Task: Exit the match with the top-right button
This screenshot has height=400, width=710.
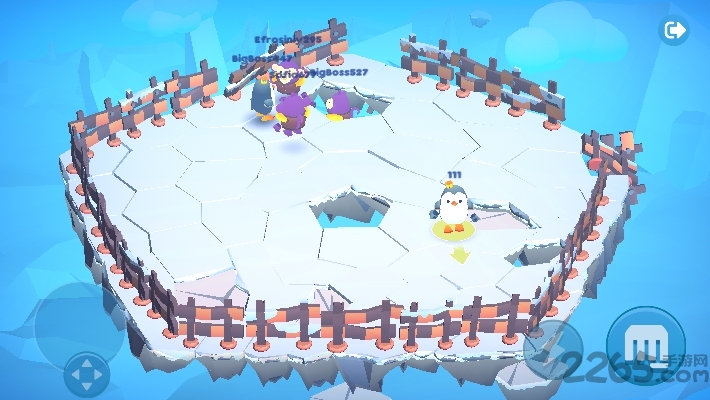Action: click(x=675, y=31)
